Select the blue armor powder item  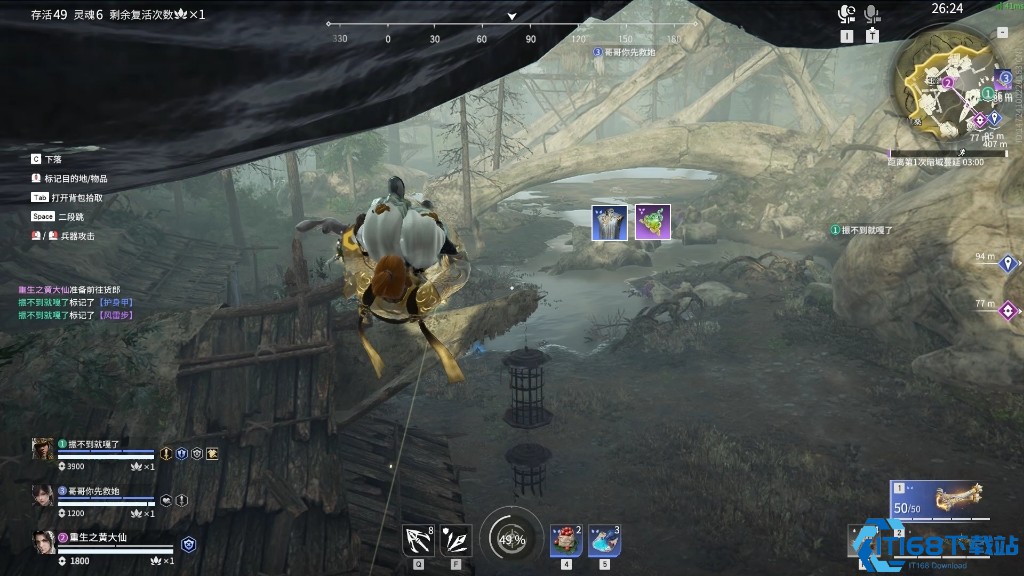(x=604, y=540)
